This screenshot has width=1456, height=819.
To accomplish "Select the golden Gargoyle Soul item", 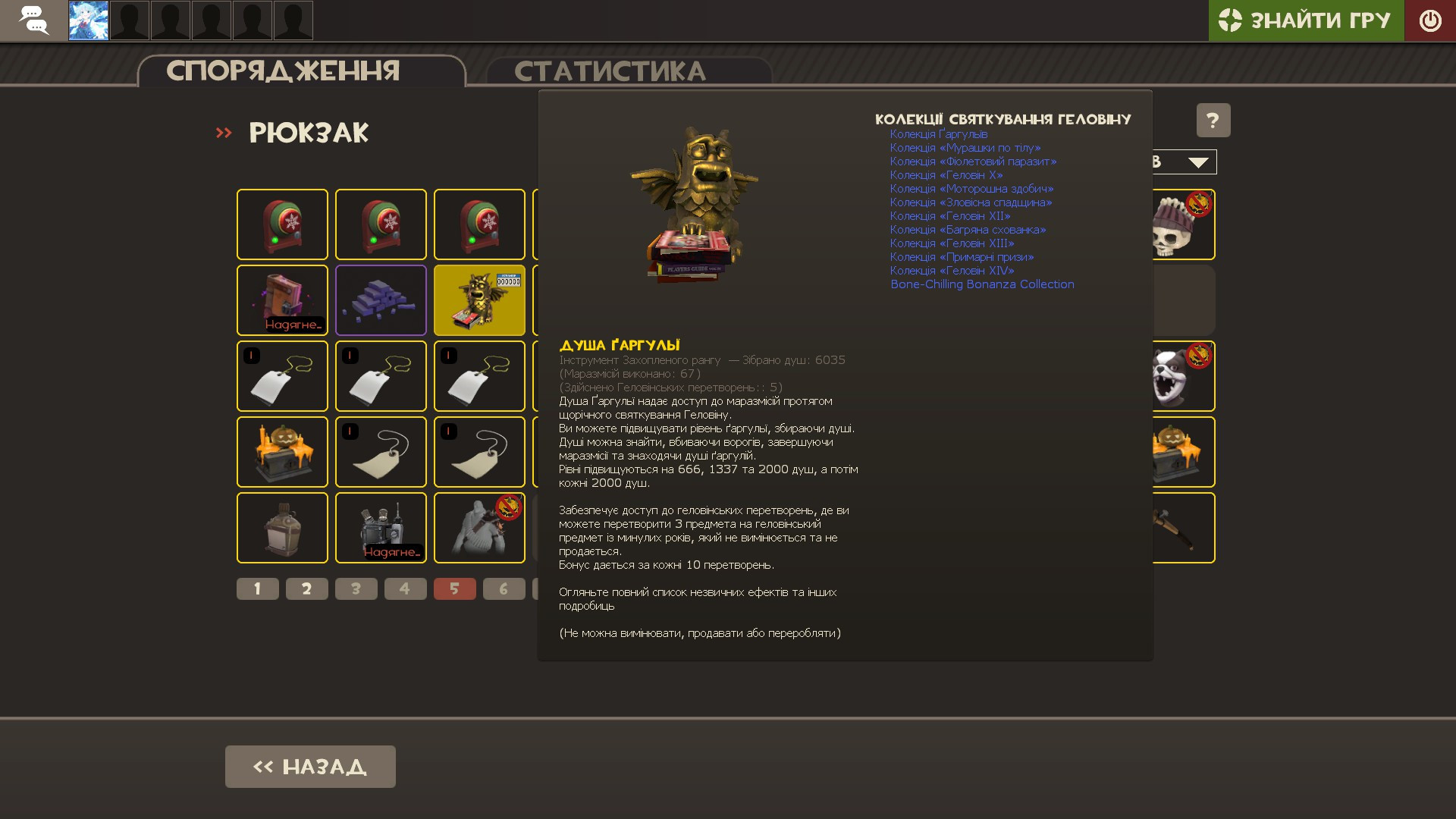I will coord(479,300).
